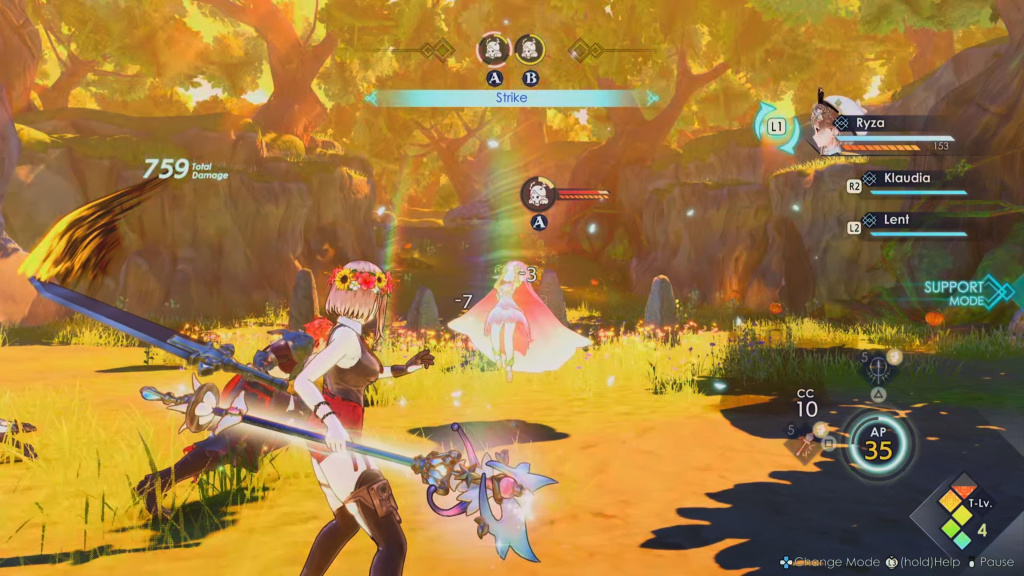Switch to Klaudia in the party list
This screenshot has height=576, width=1024.
point(907,179)
